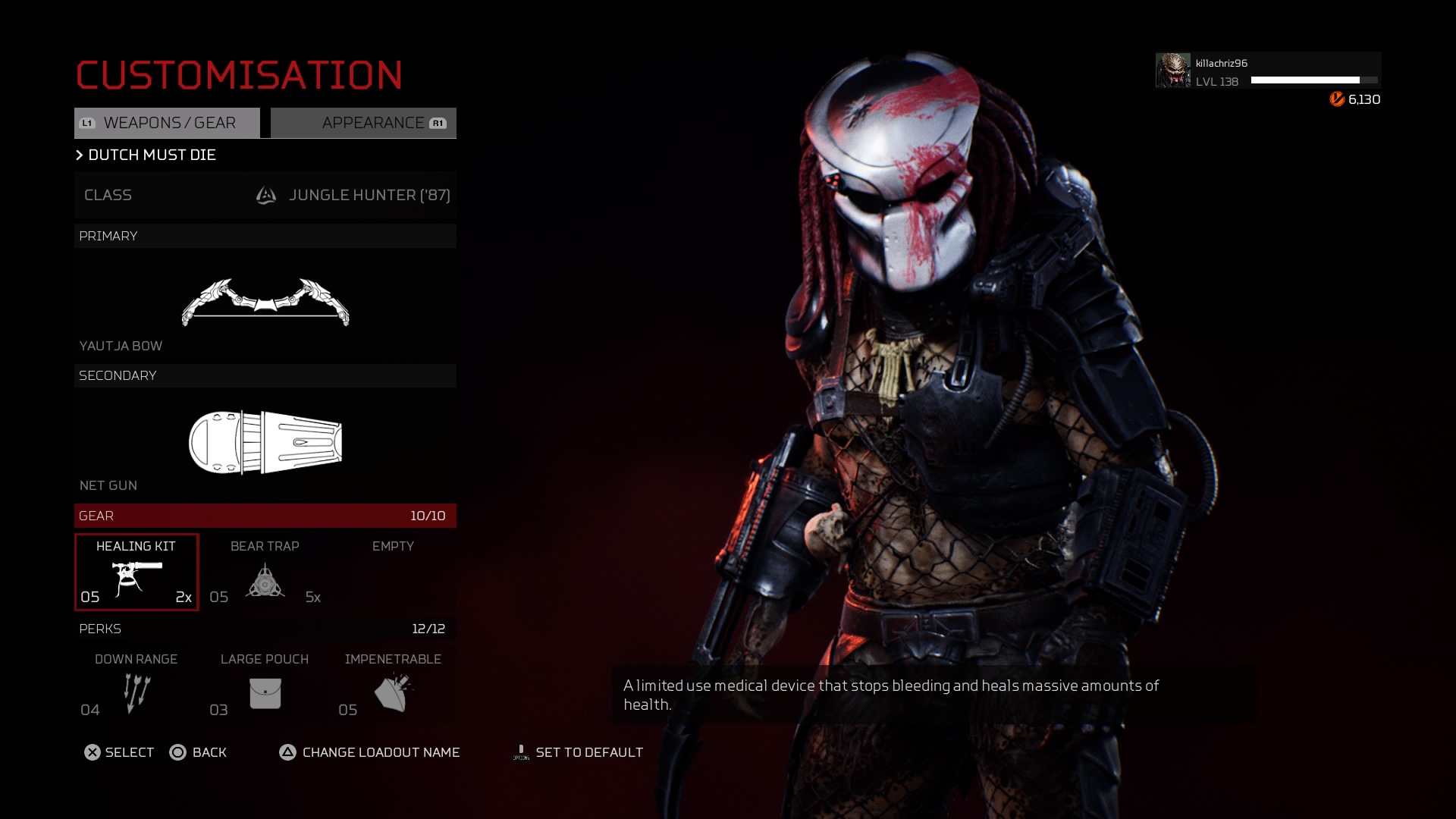Change the Jungle Hunter ('87) class
The image size is (1456, 819).
[265, 195]
